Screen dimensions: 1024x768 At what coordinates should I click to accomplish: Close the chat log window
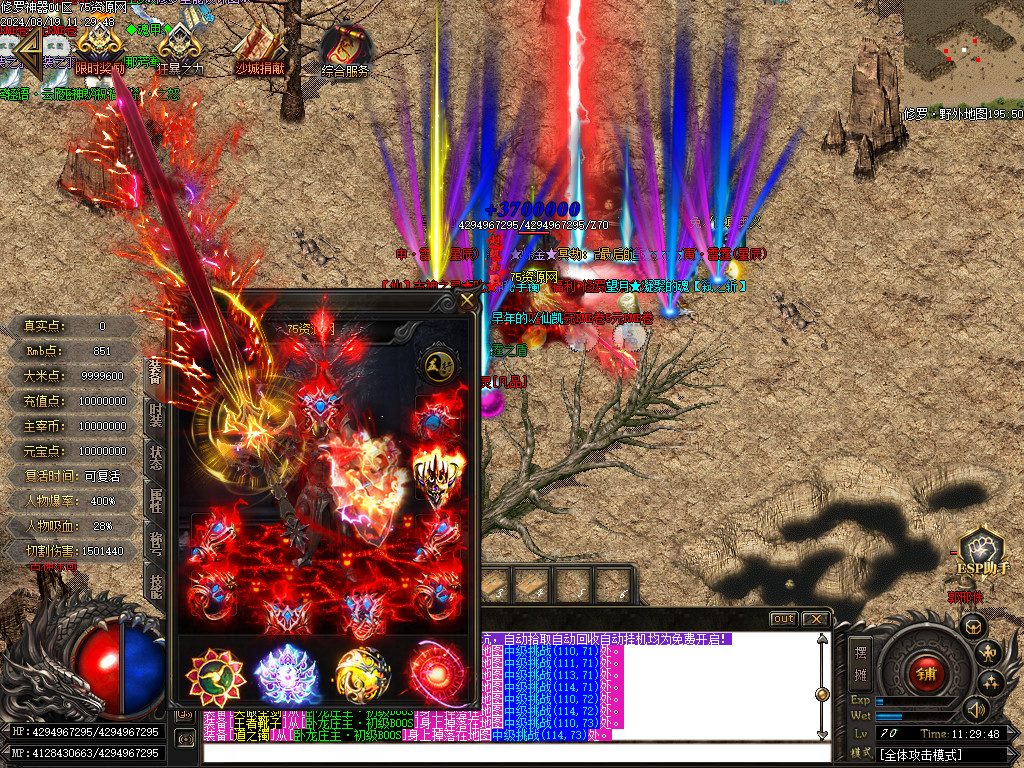coord(814,619)
